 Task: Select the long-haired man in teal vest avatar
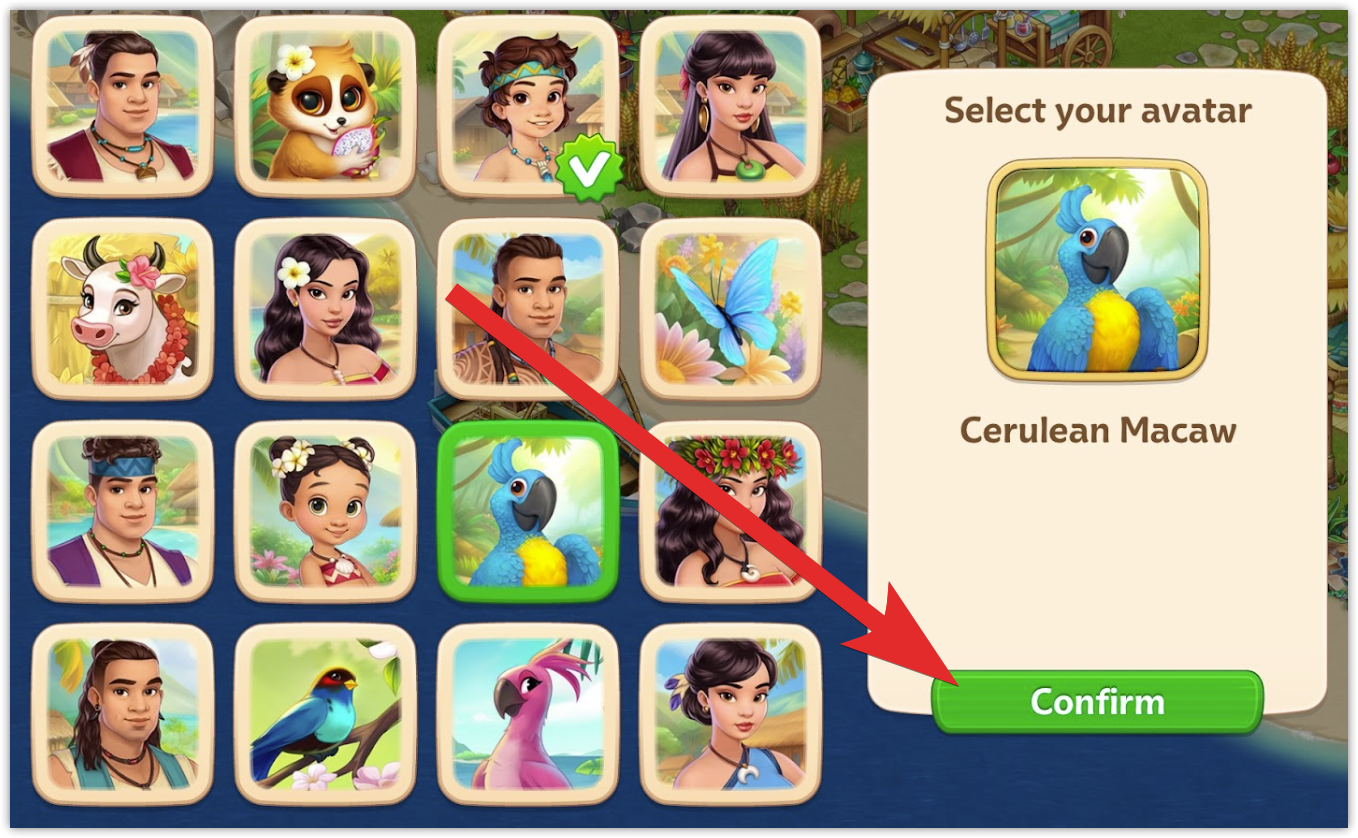pos(123,714)
